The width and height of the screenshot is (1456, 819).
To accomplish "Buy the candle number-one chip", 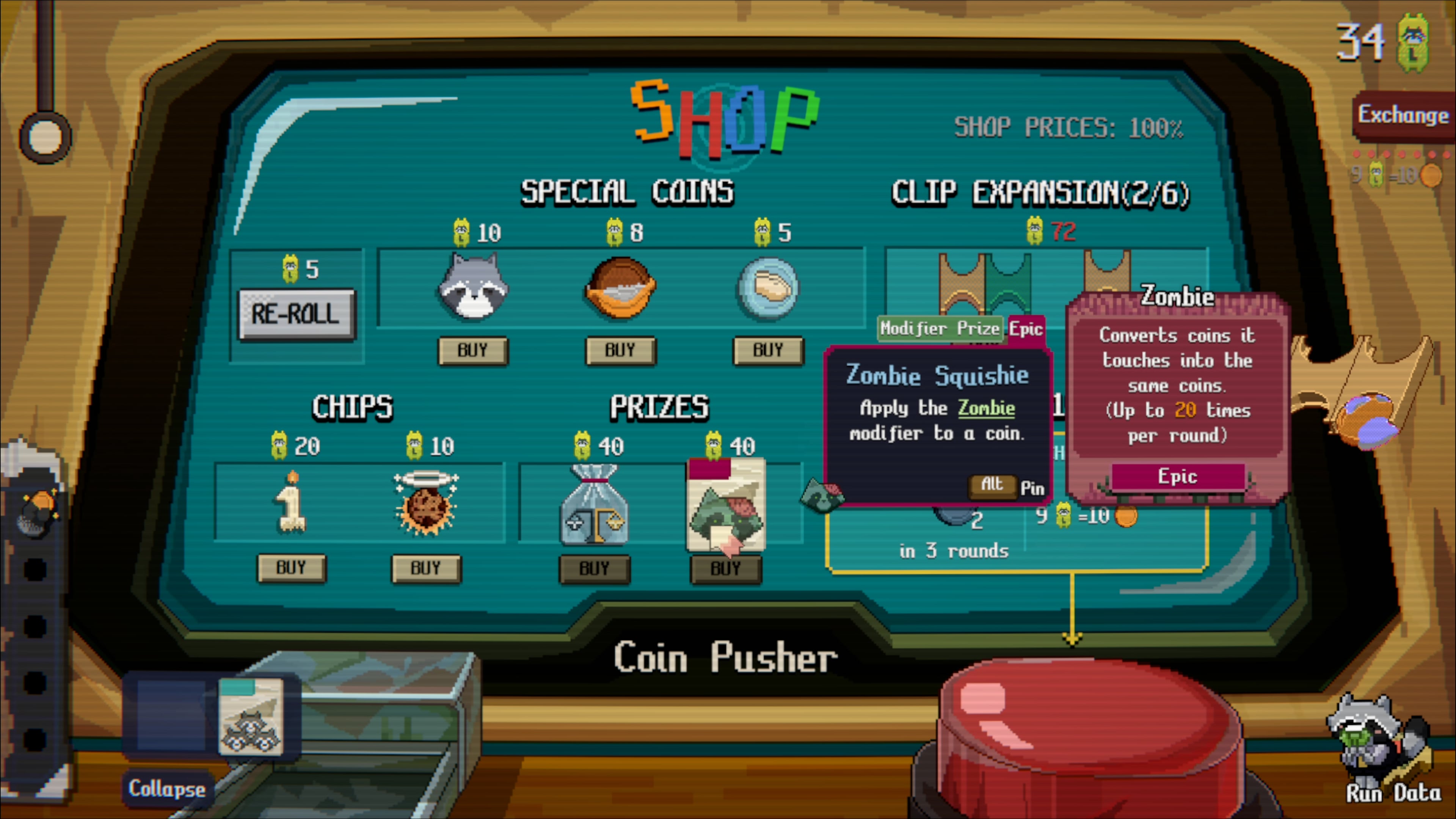I will pos(291,568).
